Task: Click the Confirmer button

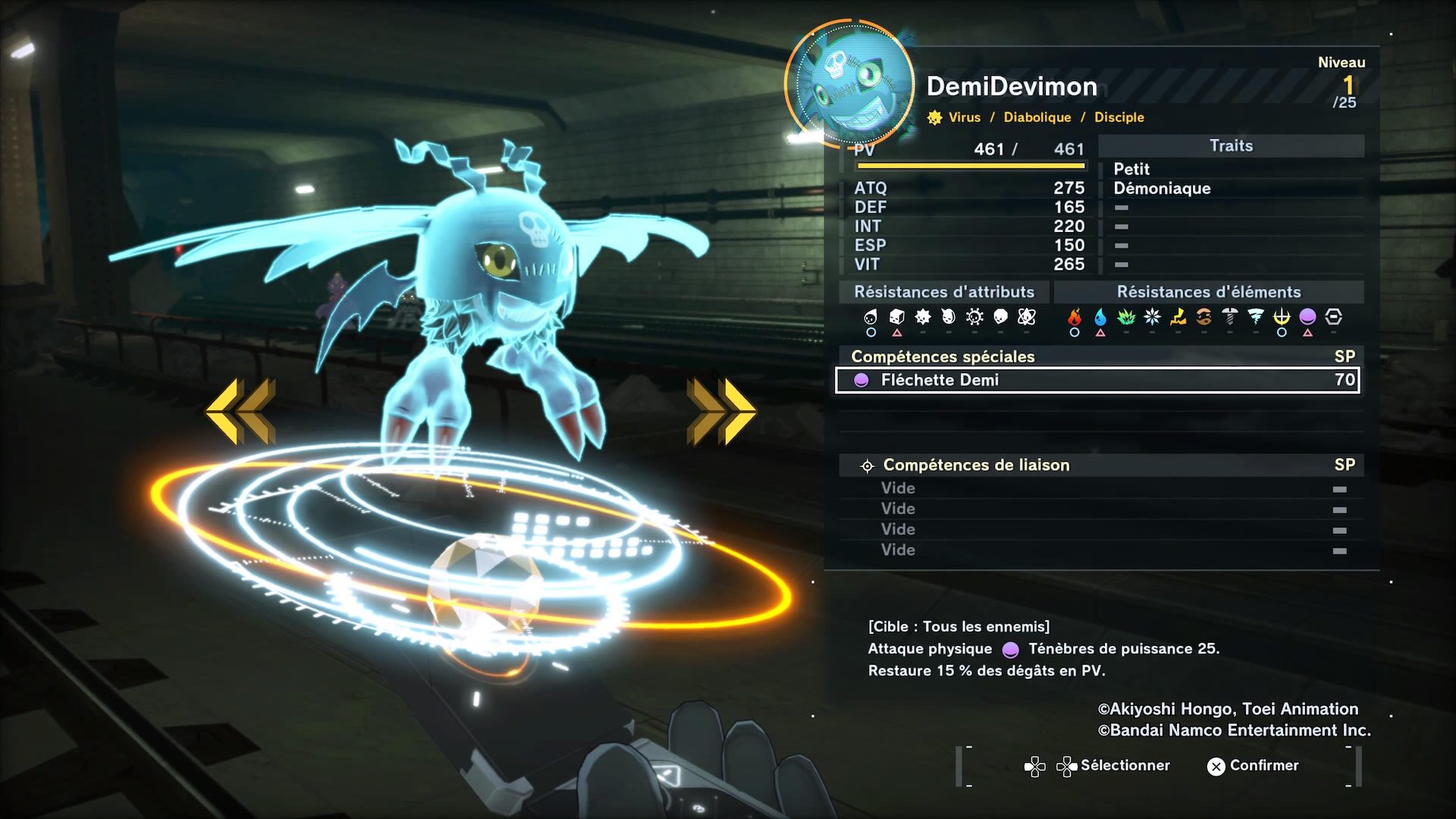Action: pos(1253,766)
